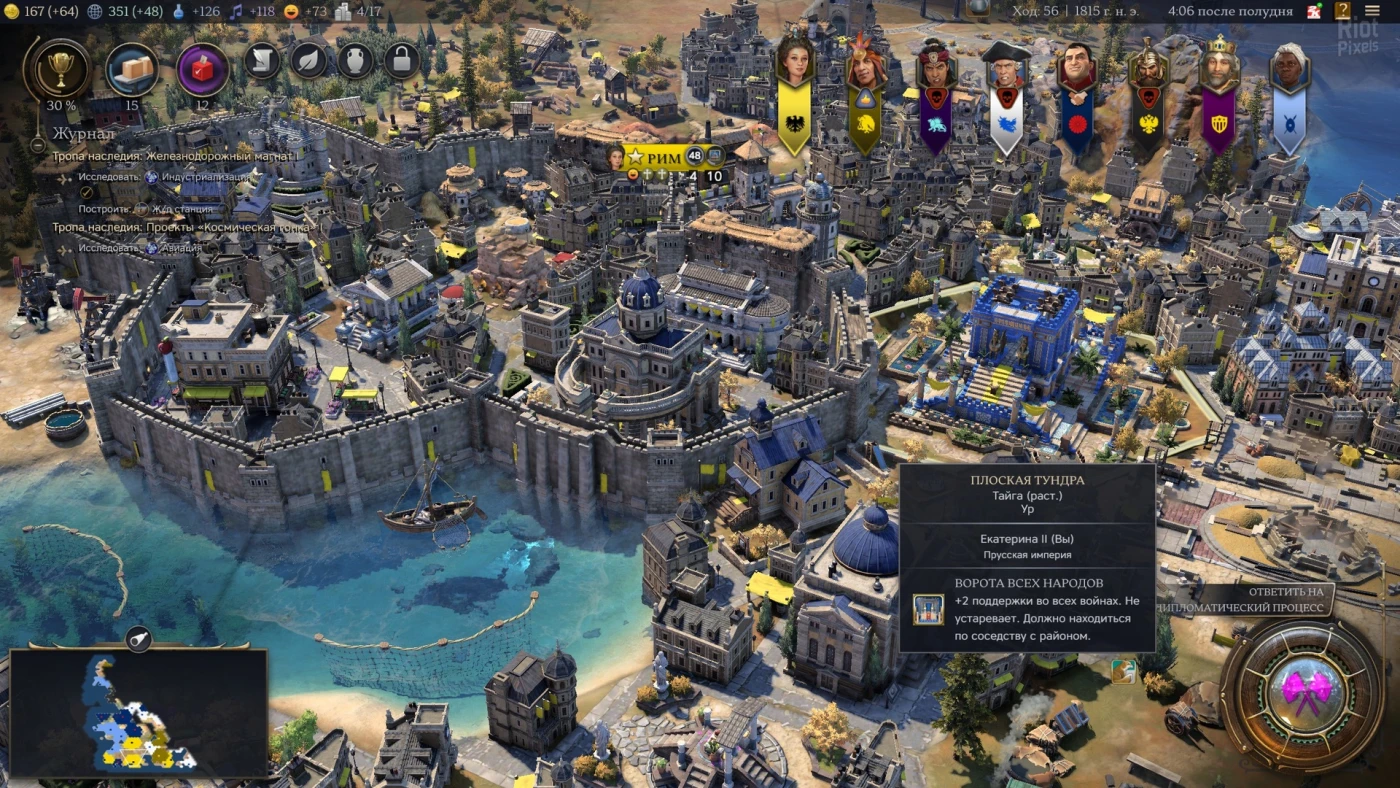Image resolution: width=1400 pixels, height=788 pixels.
Task: Open the amphora great works button
Action: [x=355, y=61]
